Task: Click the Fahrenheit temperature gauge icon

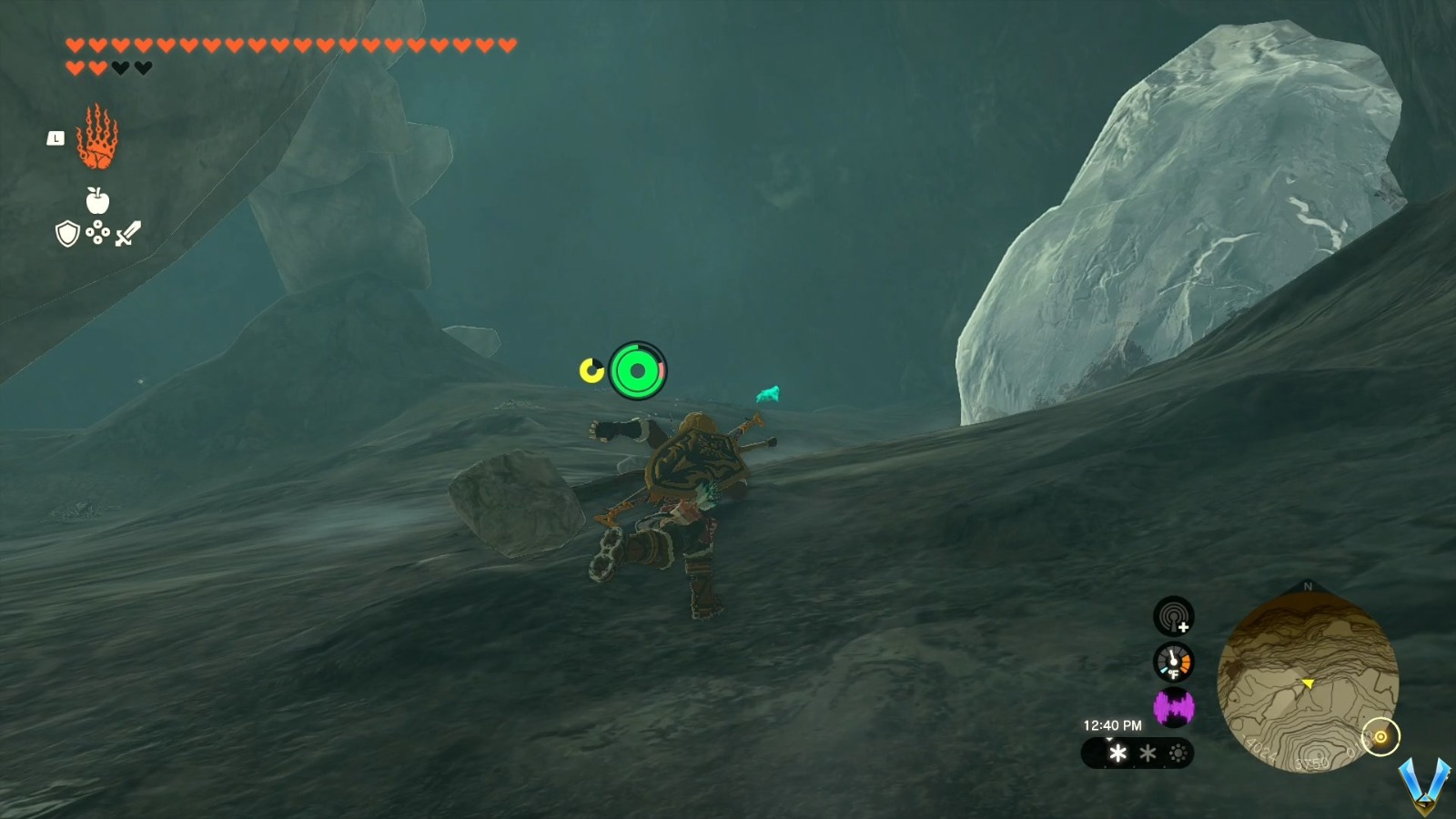Action: tap(1174, 663)
